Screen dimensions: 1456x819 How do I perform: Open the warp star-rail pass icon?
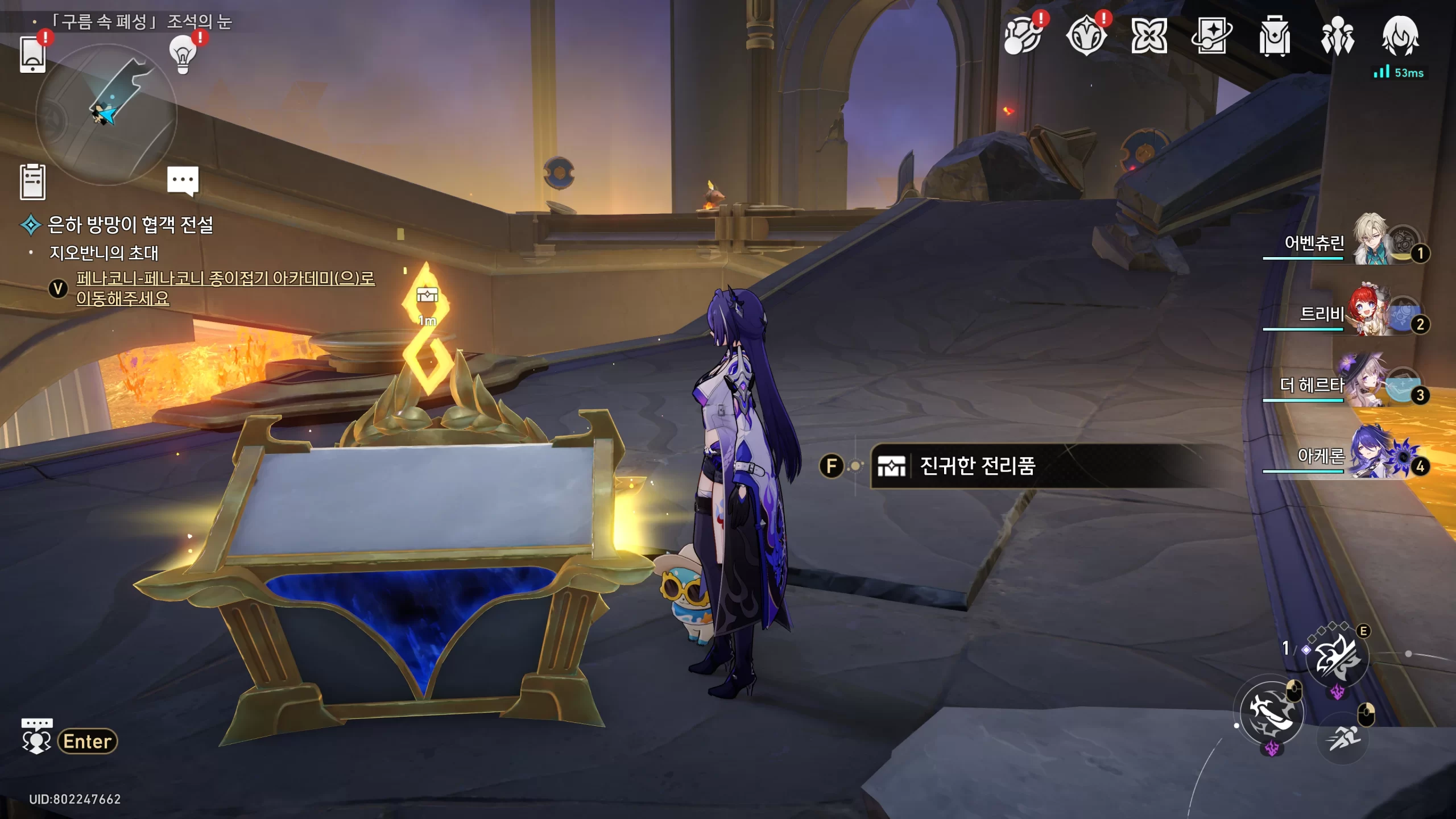tap(1211, 36)
